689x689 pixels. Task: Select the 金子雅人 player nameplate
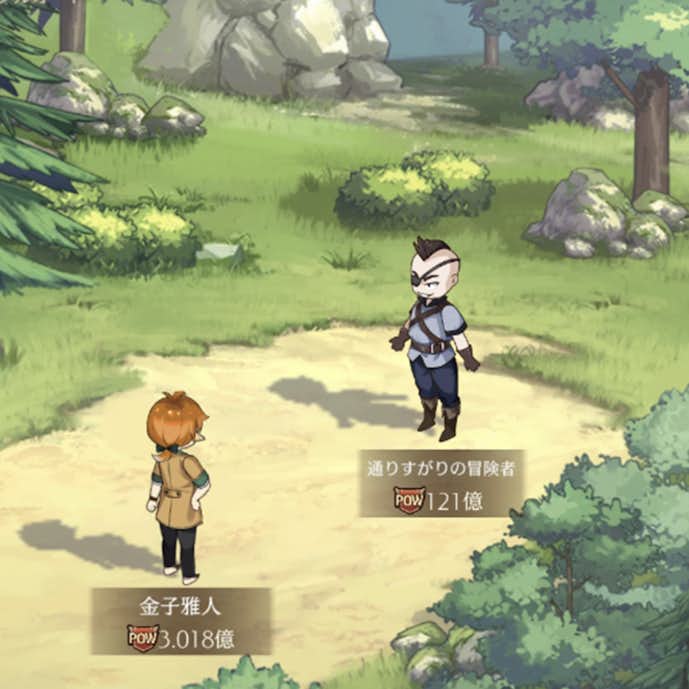coord(181,620)
